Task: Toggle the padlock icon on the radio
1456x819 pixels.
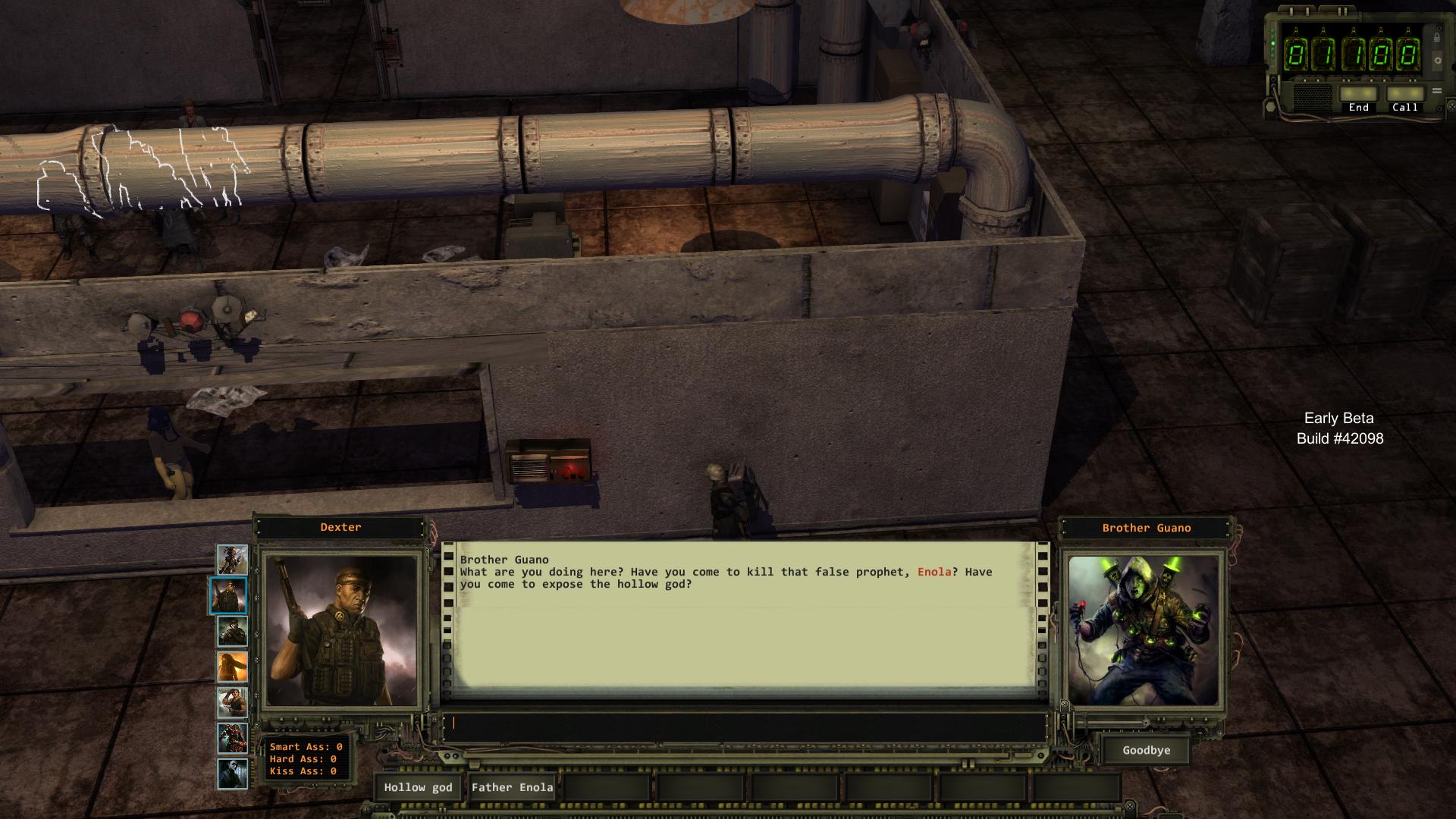Action: pyautogui.click(x=1436, y=36)
